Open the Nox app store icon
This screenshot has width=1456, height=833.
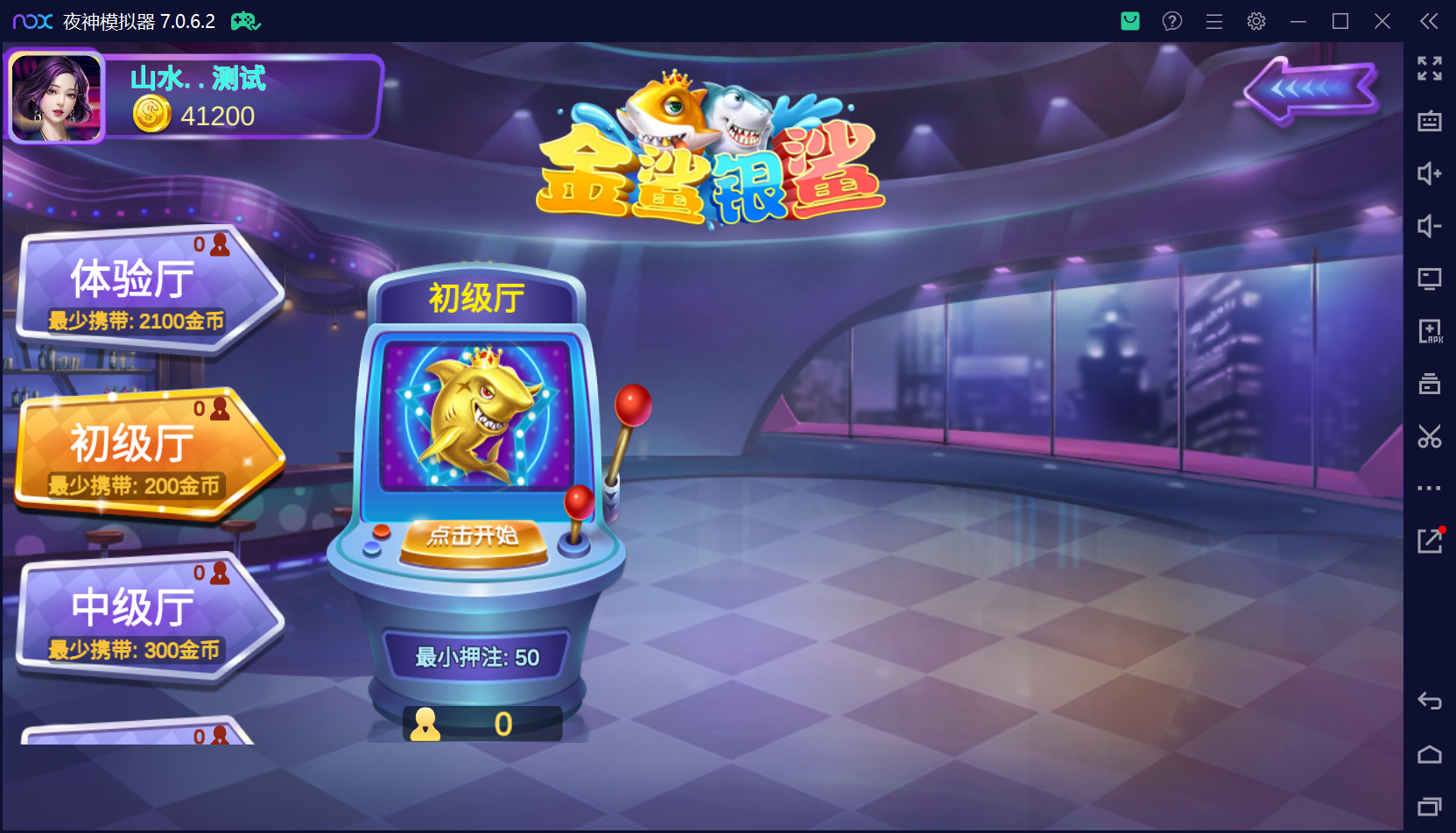point(1129,21)
